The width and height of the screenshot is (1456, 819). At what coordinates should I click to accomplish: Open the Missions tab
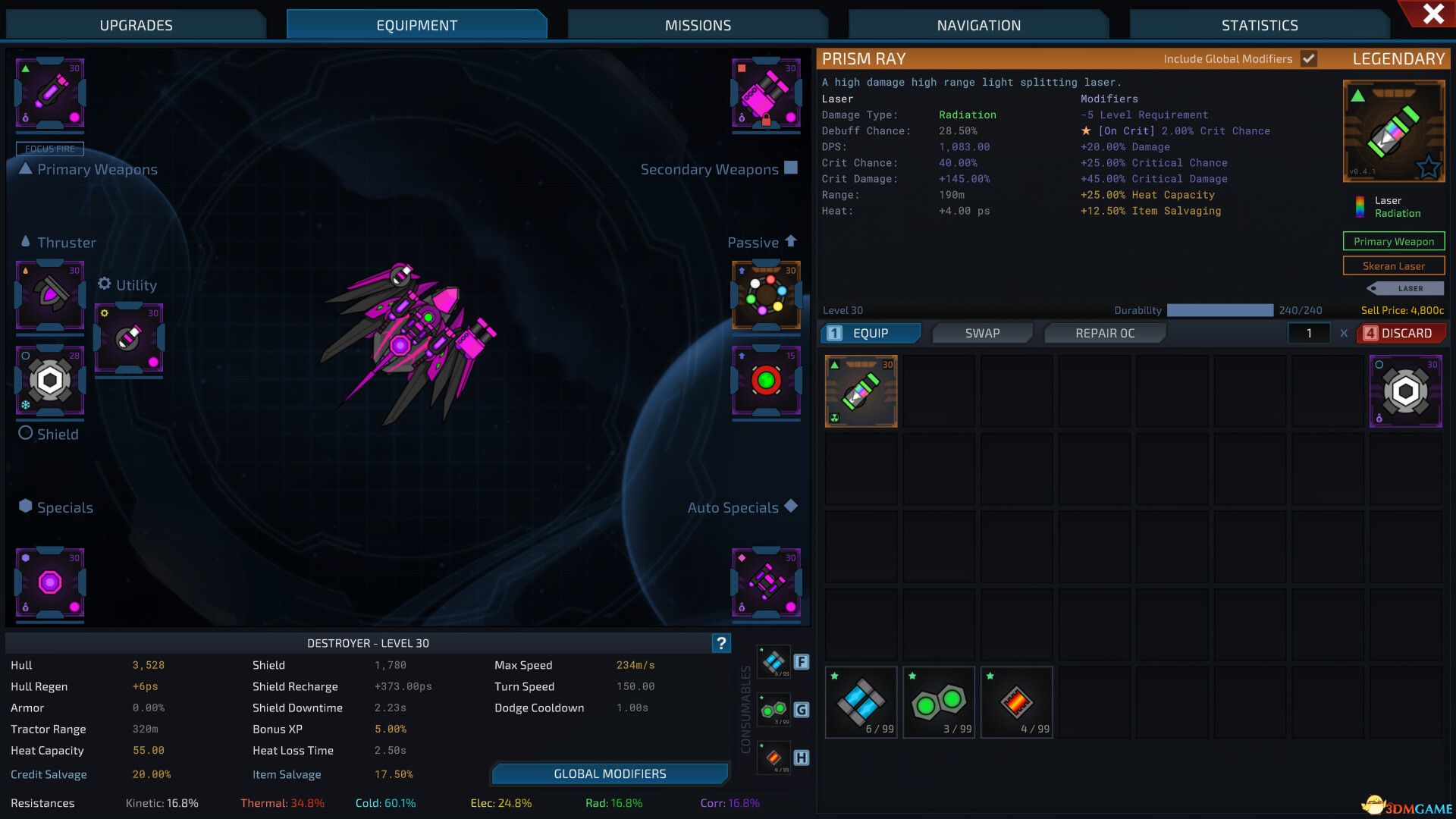click(x=698, y=25)
